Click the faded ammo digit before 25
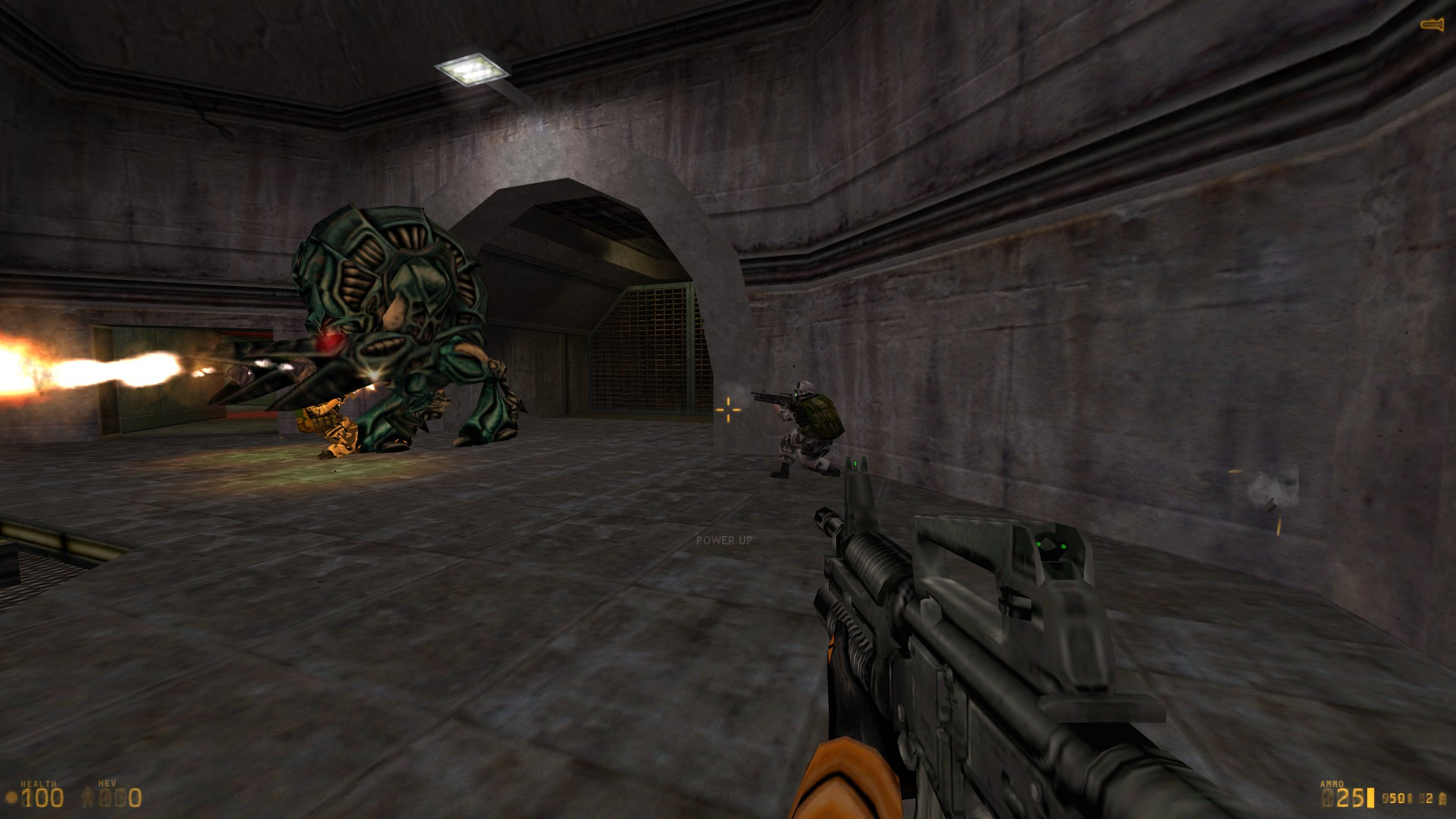The image size is (1456, 819). coord(1327,798)
